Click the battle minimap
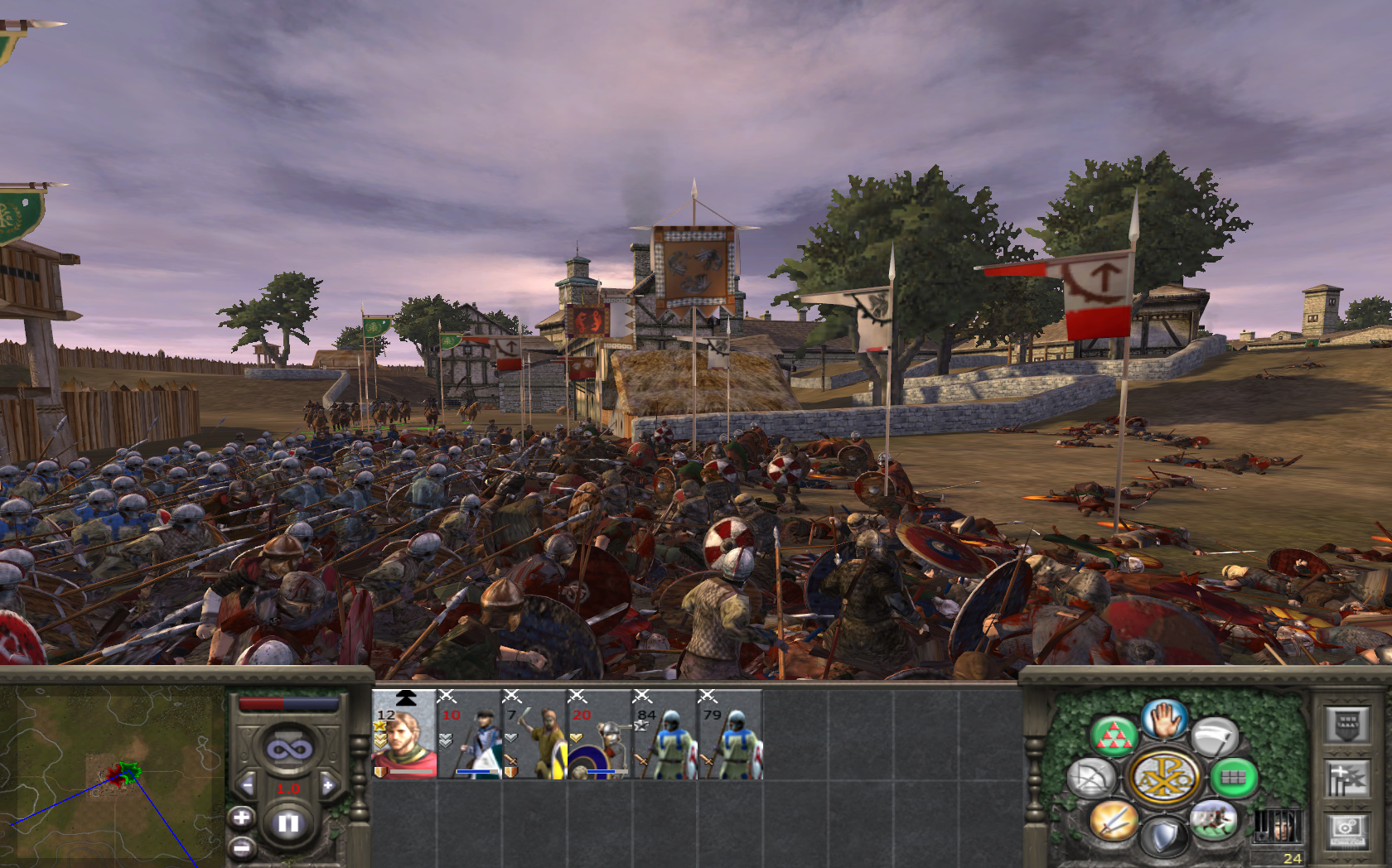The width and height of the screenshot is (1392, 868). coord(112,776)
